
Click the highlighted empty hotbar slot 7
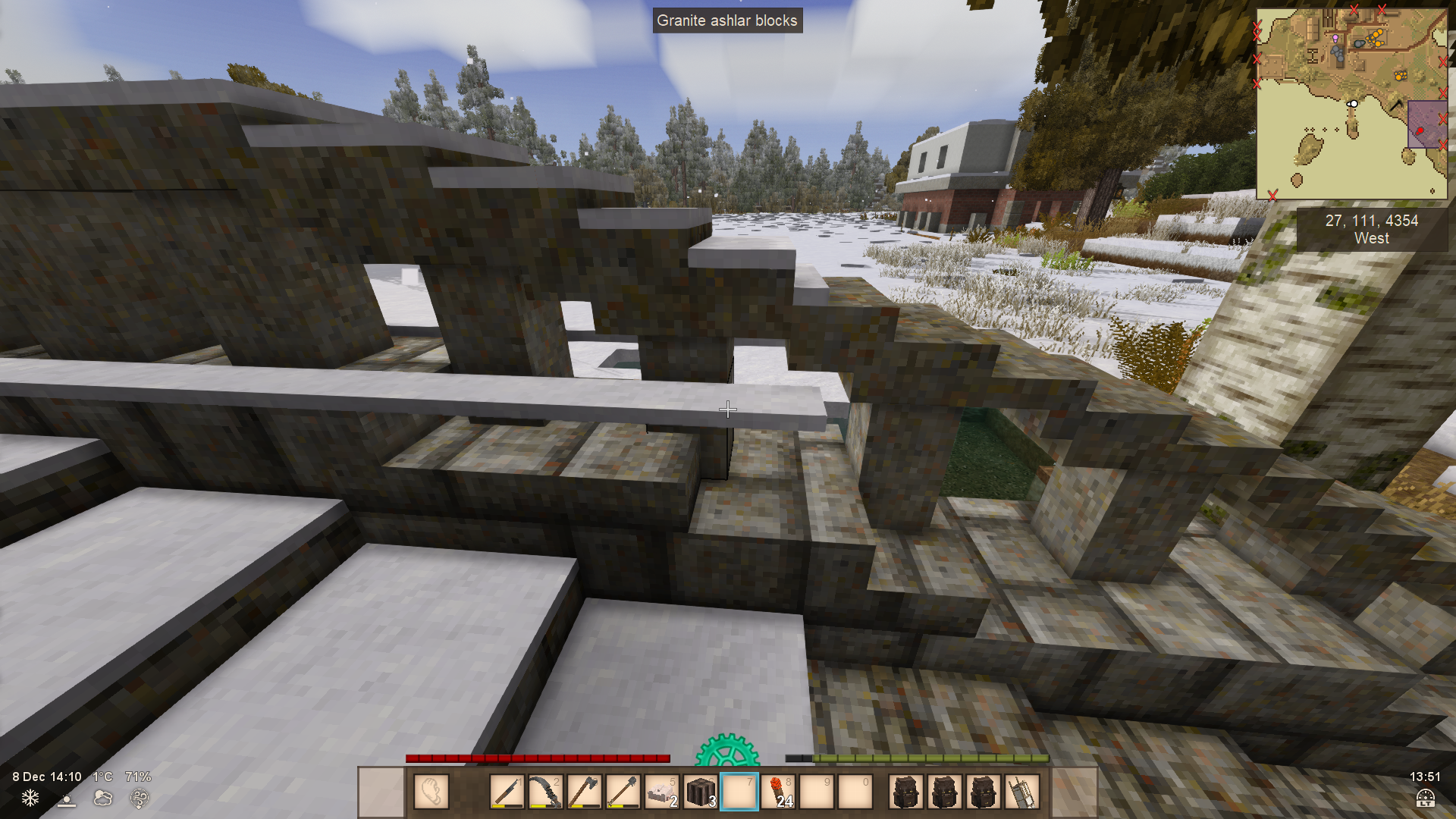point(739,792)
